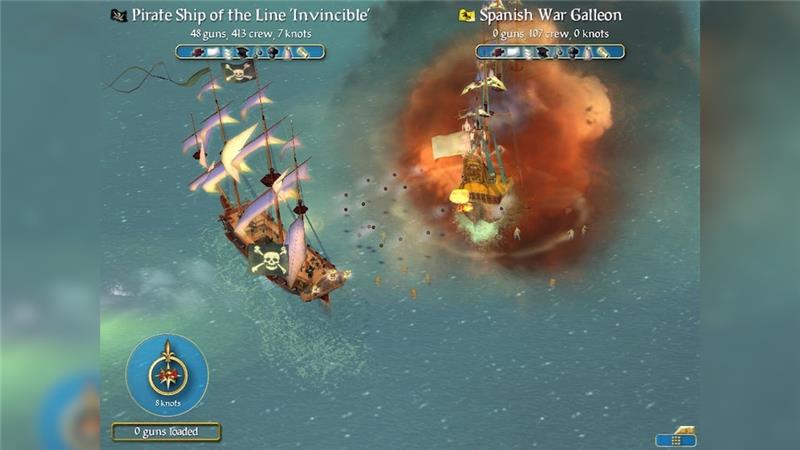The image size is (800, 450).
Task: Open the keypad controls button
Action: (x=676, y=438)
